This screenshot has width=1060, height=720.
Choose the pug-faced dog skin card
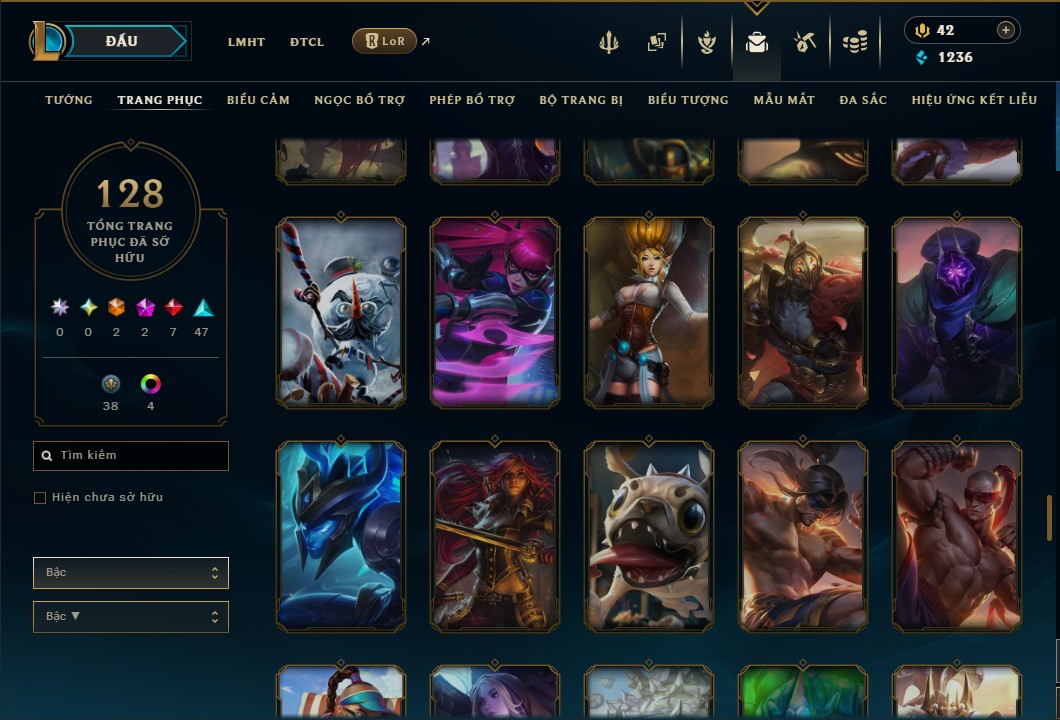[649, 537]
